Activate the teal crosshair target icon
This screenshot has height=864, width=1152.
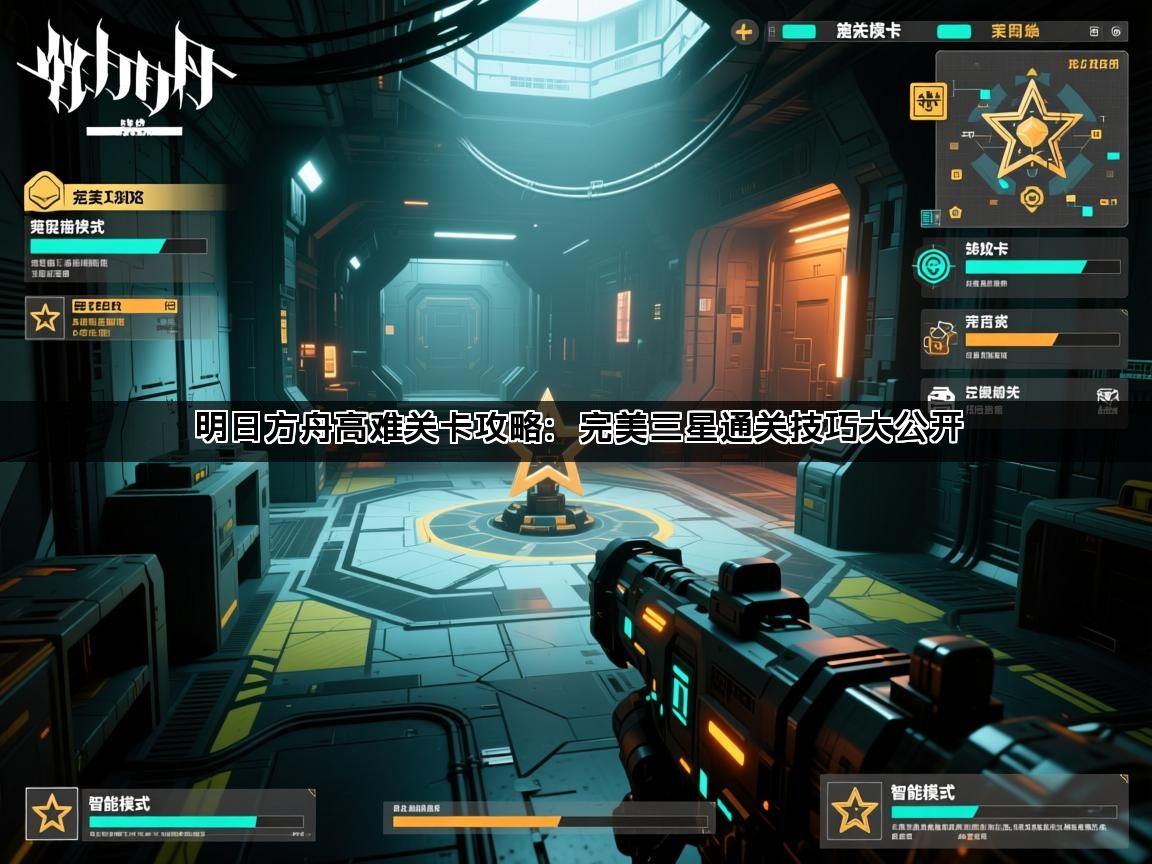[931, 266]
